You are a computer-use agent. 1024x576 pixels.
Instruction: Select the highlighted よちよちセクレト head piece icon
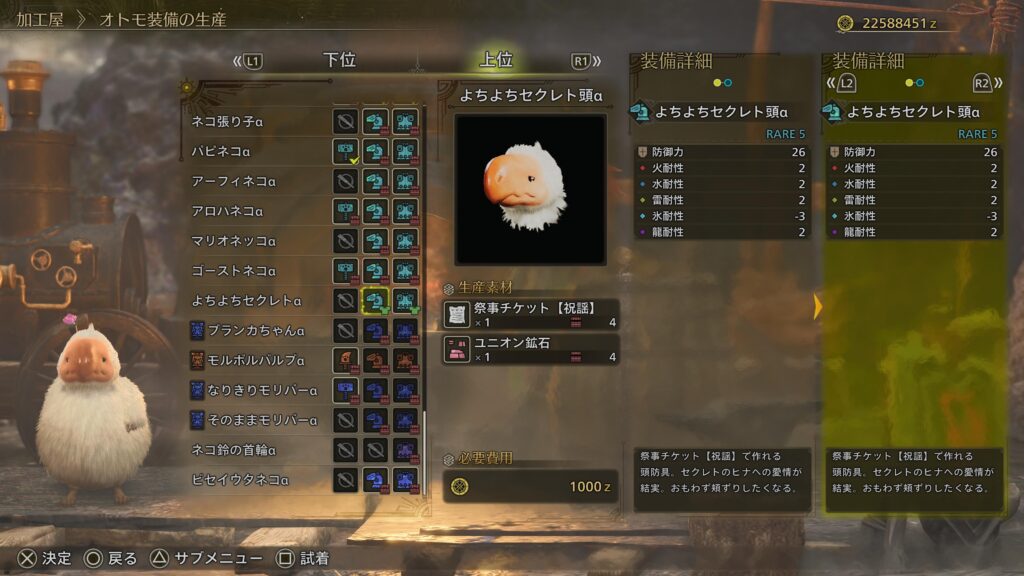coord(376,300)
